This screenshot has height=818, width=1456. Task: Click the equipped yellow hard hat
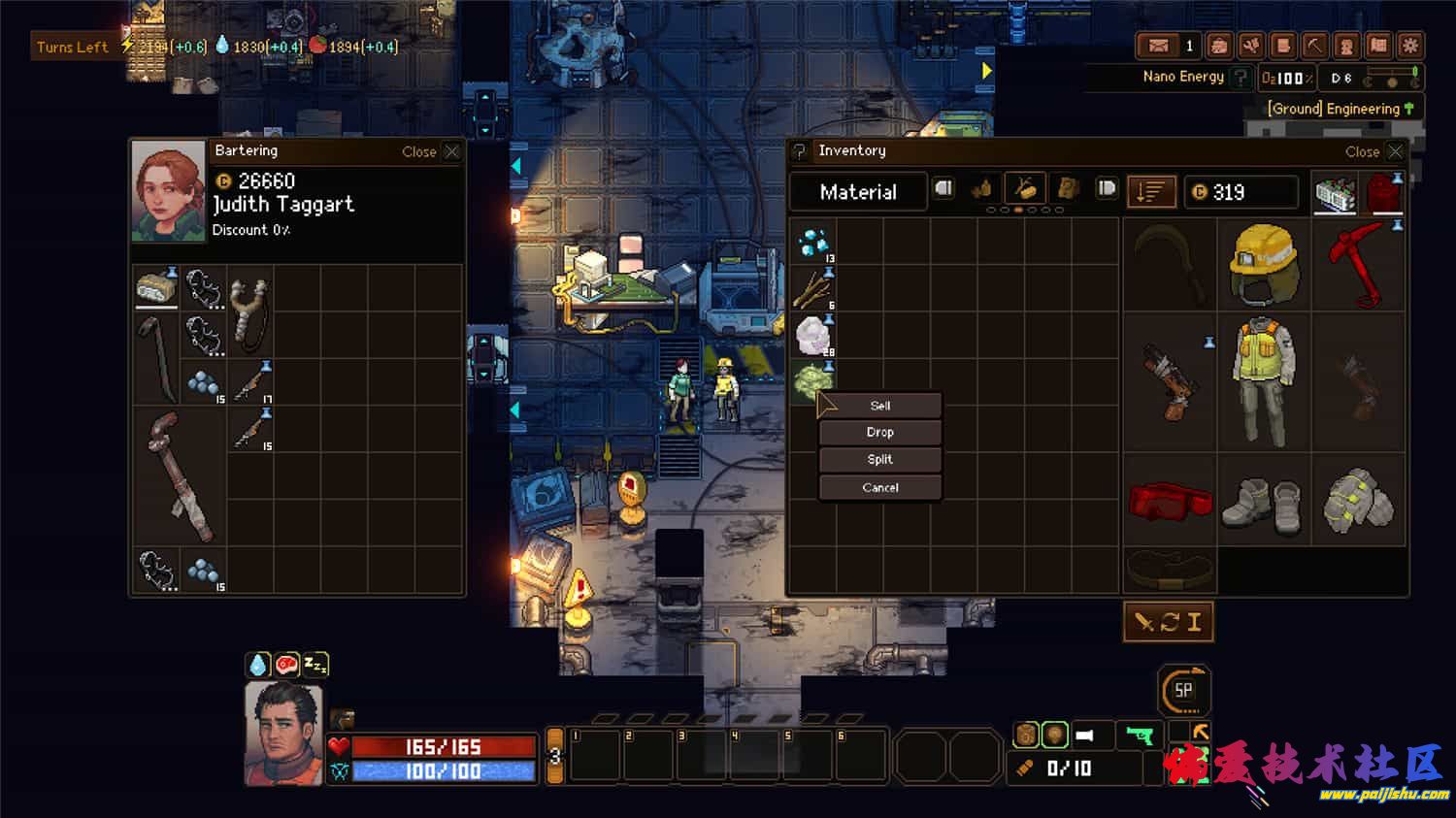coord(1264,262)
